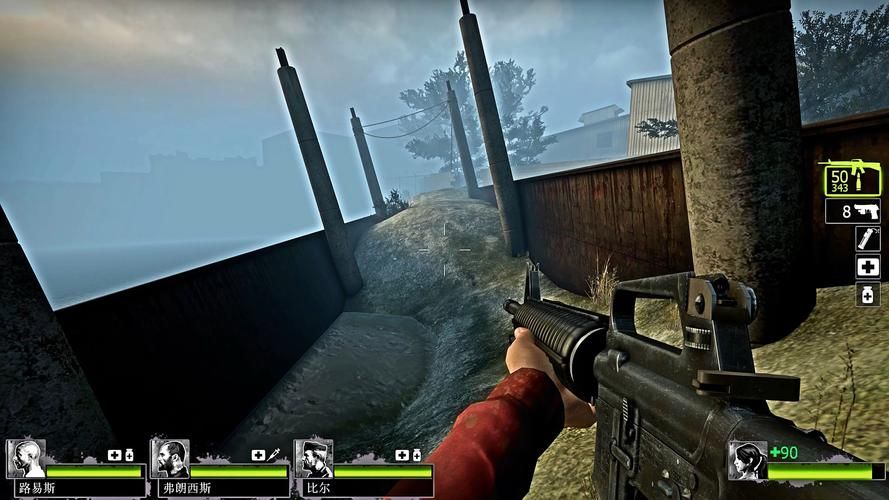The height and width of the screenshot is (500, 889).
Task: Click teammate 弗朗西斯's portrait
Action: click(x=170, y=459)
